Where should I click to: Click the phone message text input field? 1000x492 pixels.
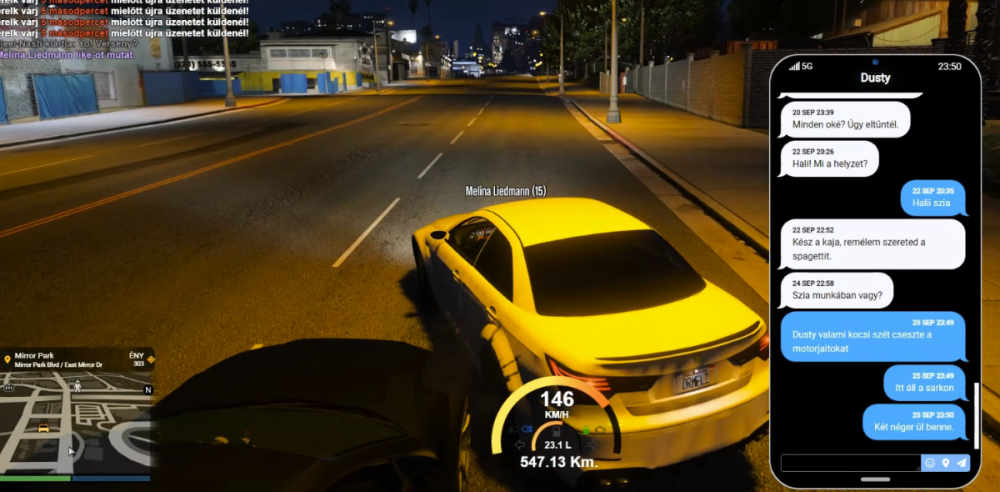tap(850, 463)
